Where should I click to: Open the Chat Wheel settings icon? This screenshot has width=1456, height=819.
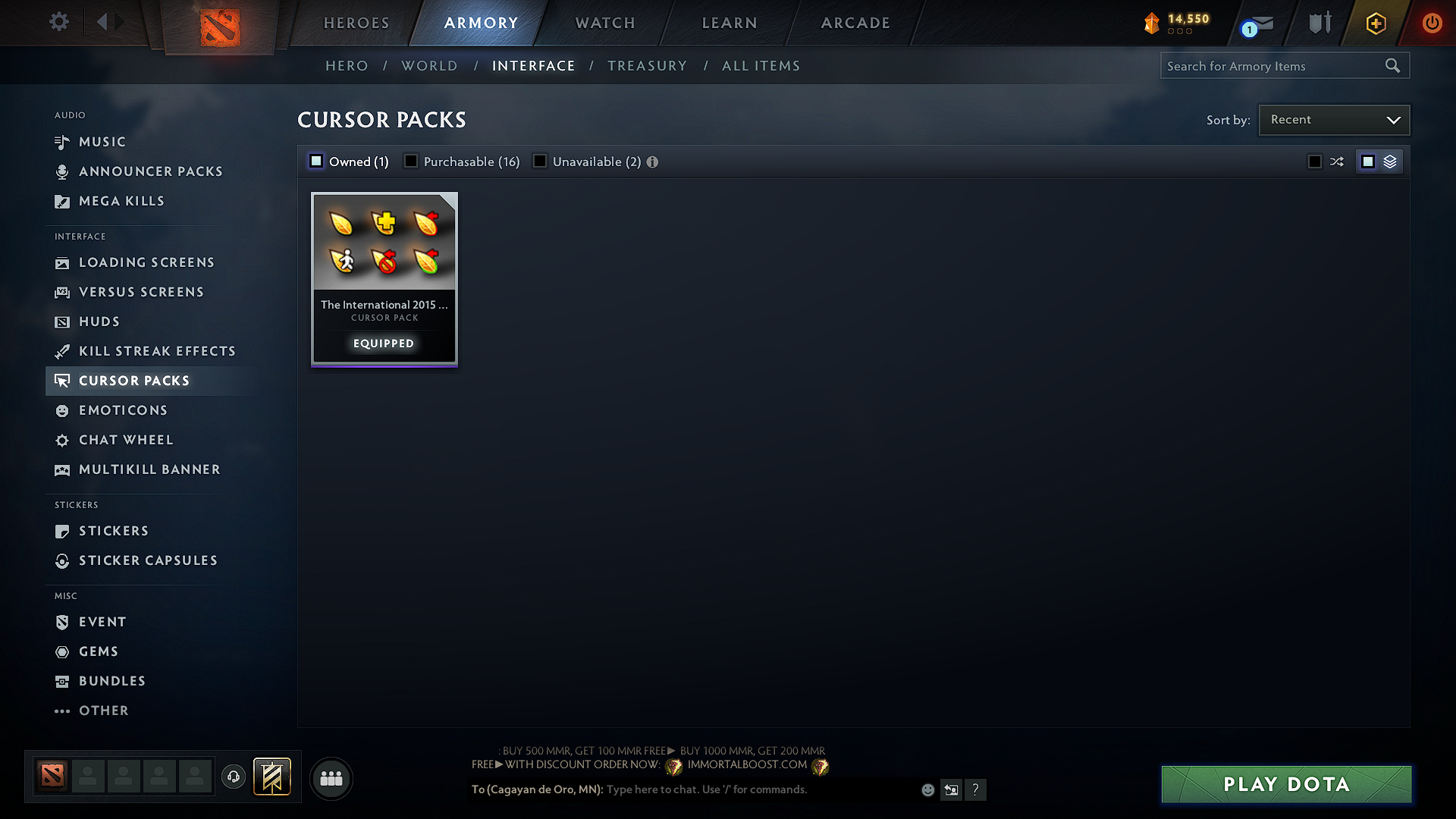pos(61,440)
